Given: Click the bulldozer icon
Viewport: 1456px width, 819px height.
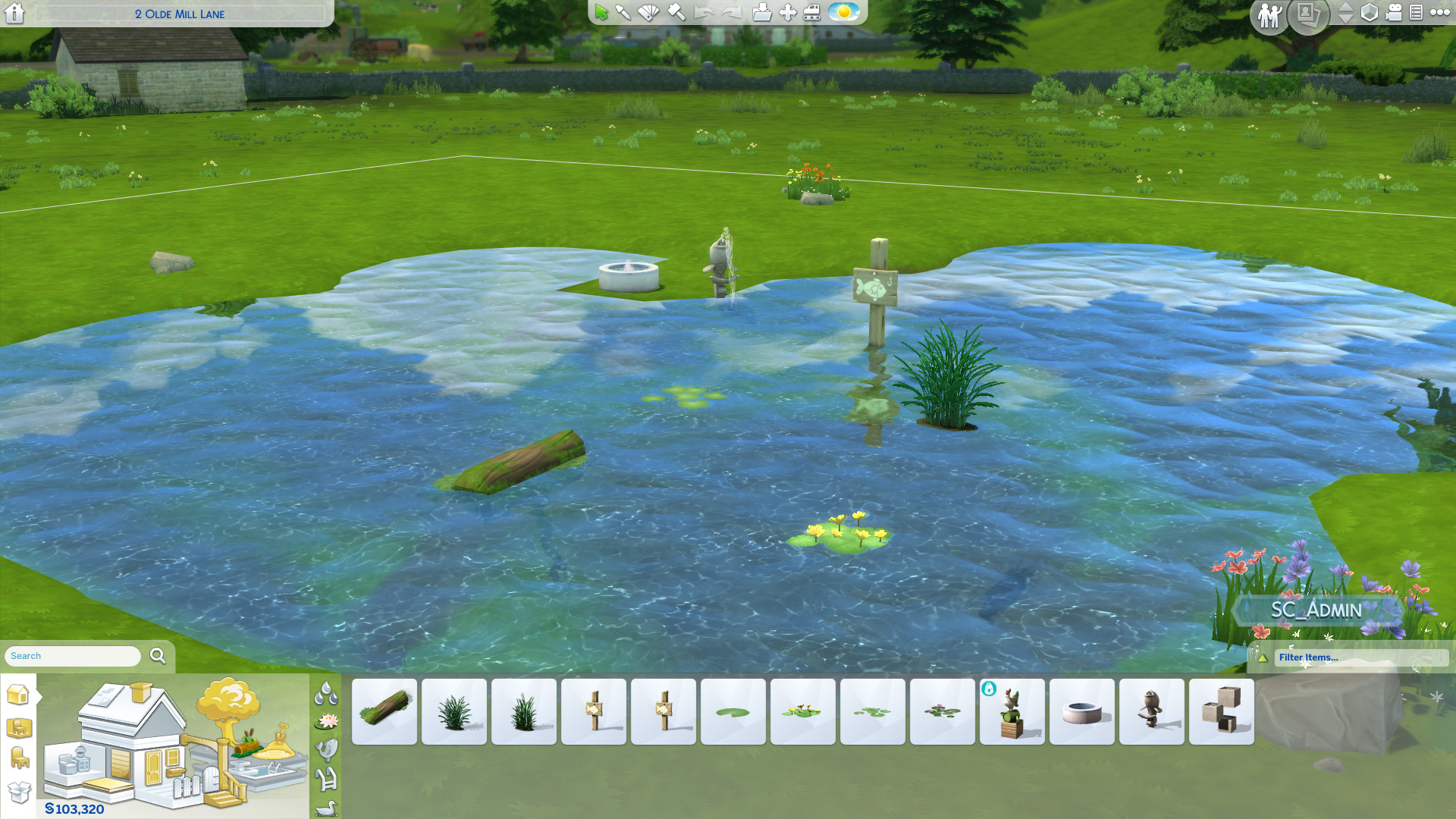Looking at the screenshot, I should [x=812, y=12].
